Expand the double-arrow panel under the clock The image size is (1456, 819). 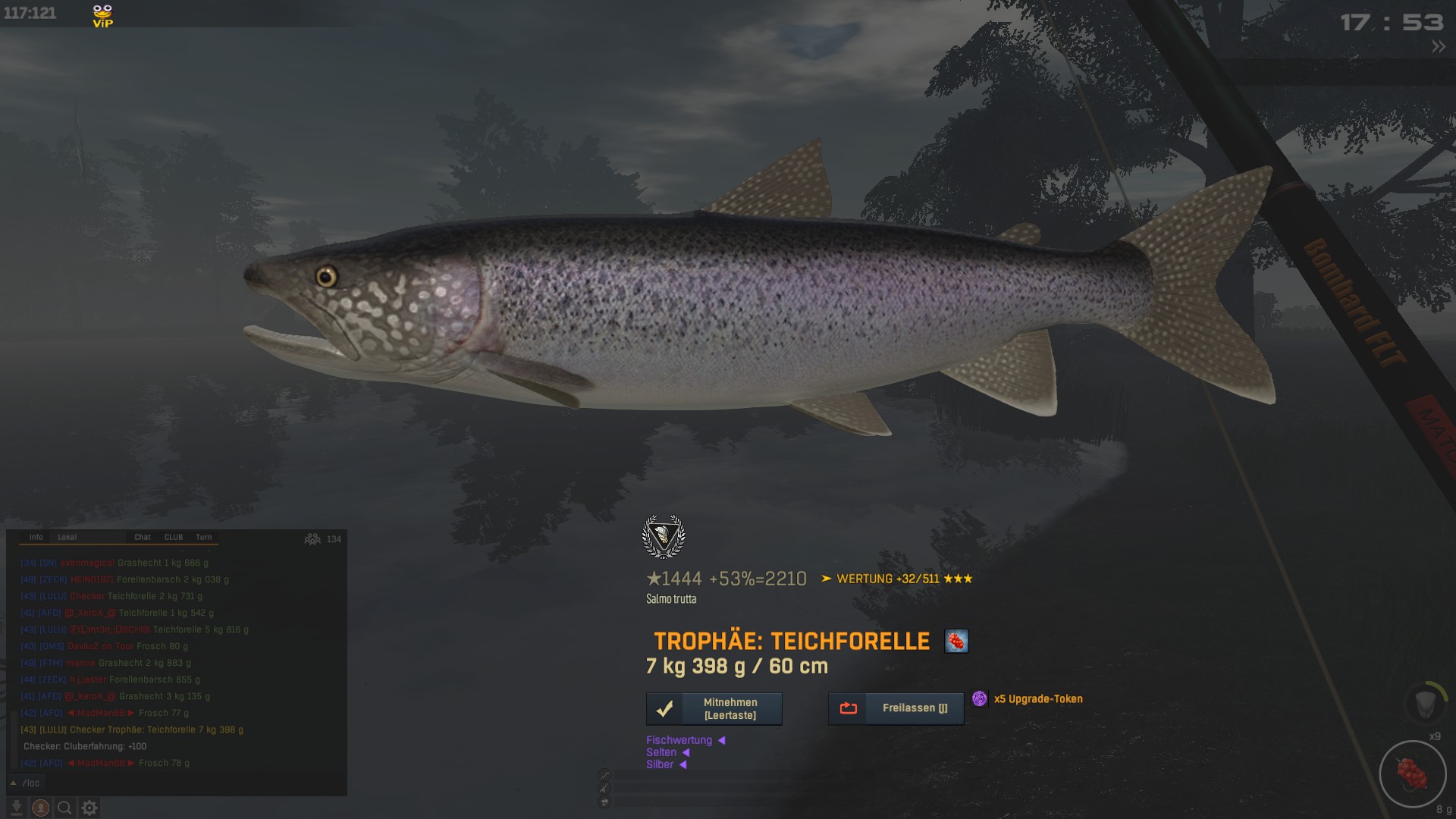(x=1438, y=47)
